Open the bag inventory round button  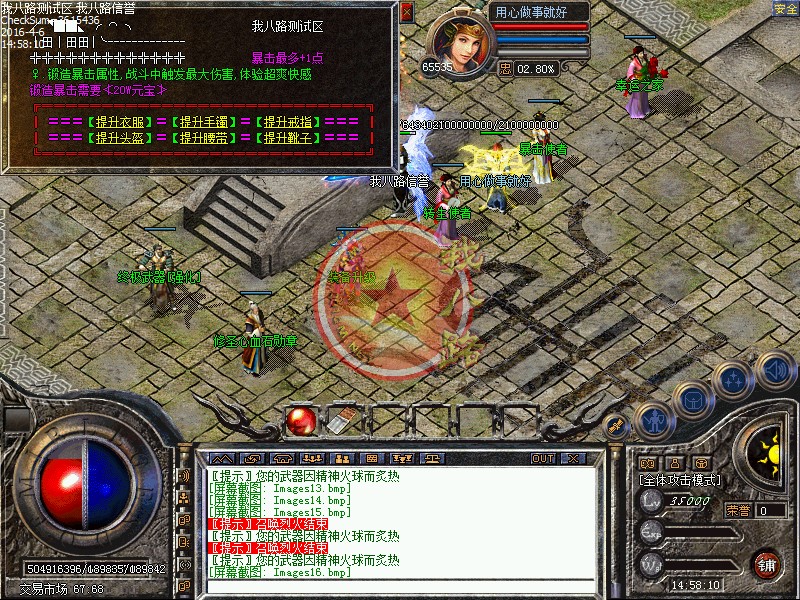[692, 399]
